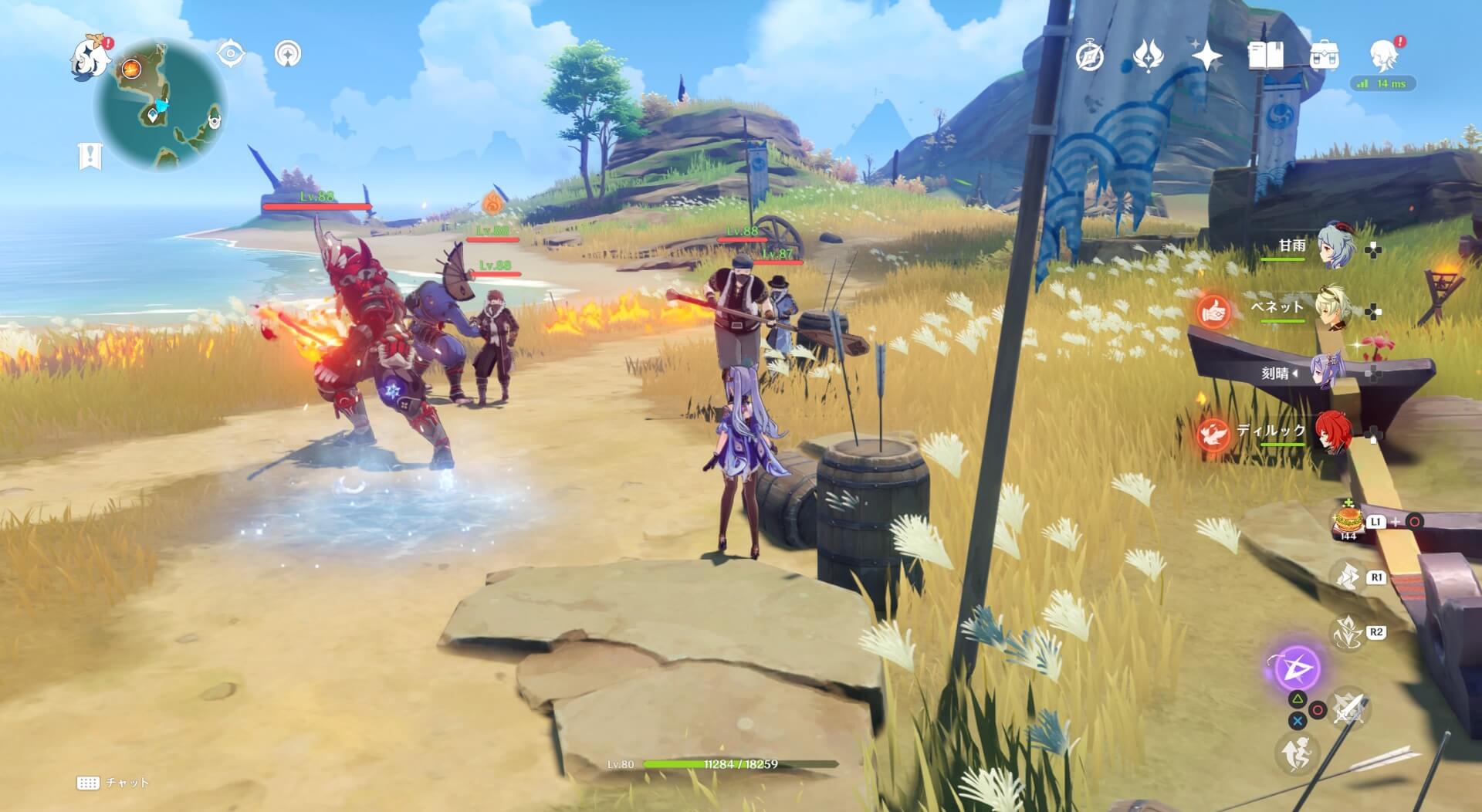The height and width of the screenshot is (812, 1482).
Task: Open the wish star icon
Action: [1206, 56]
